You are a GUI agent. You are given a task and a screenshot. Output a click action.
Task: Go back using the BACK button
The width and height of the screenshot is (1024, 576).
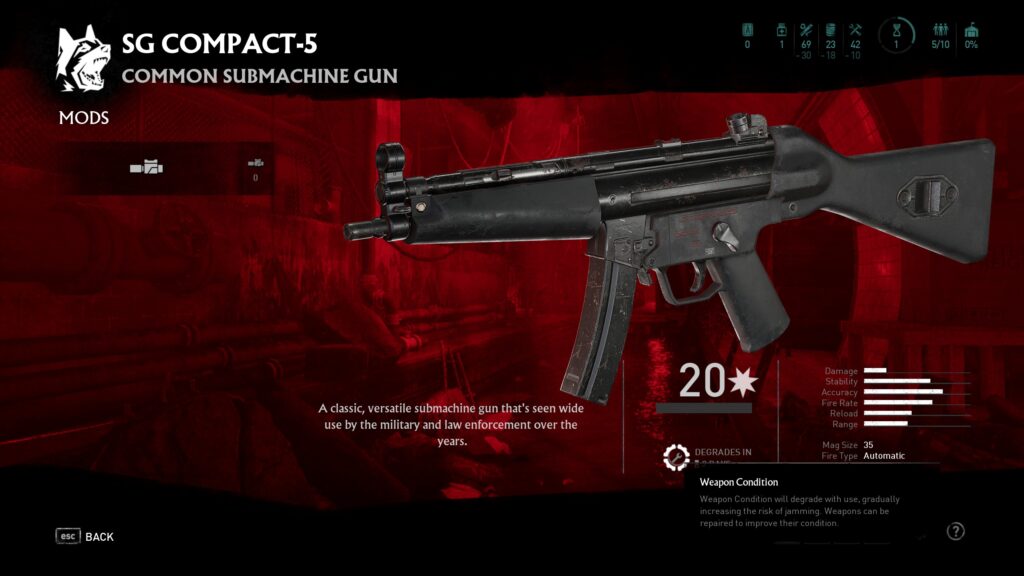click(x=85, y=537)
